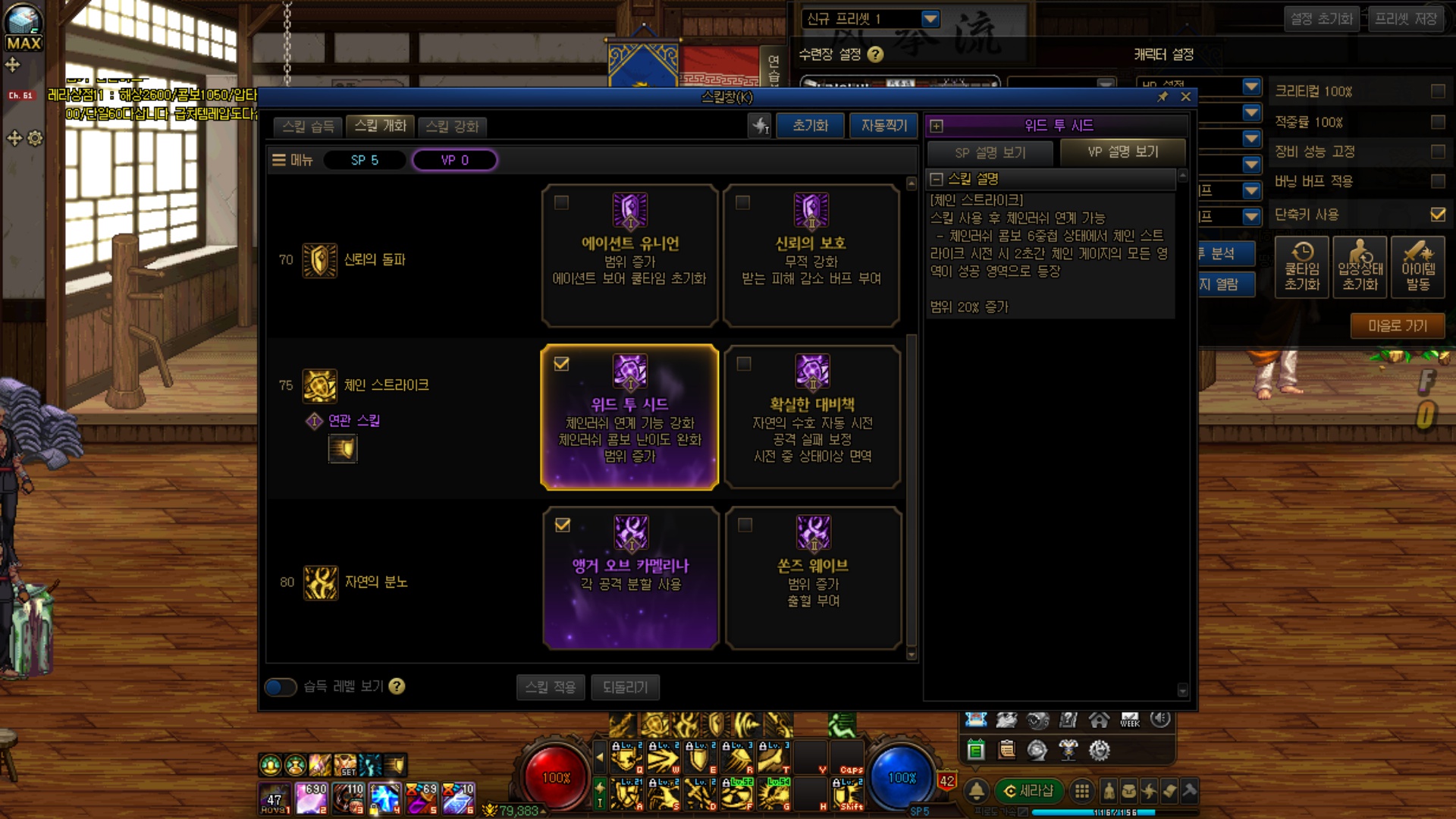Choose the 신뢰의 보호 skill card
This screenshot has width=1456, height=819.
(x=811, y=256)
